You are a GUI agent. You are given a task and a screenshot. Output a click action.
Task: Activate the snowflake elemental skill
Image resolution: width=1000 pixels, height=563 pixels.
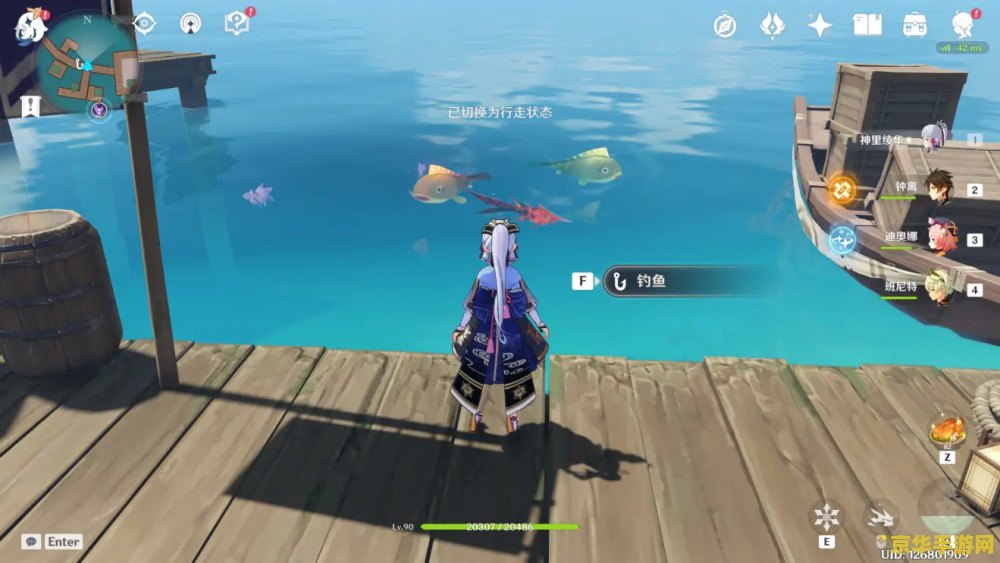pos(826,516)
